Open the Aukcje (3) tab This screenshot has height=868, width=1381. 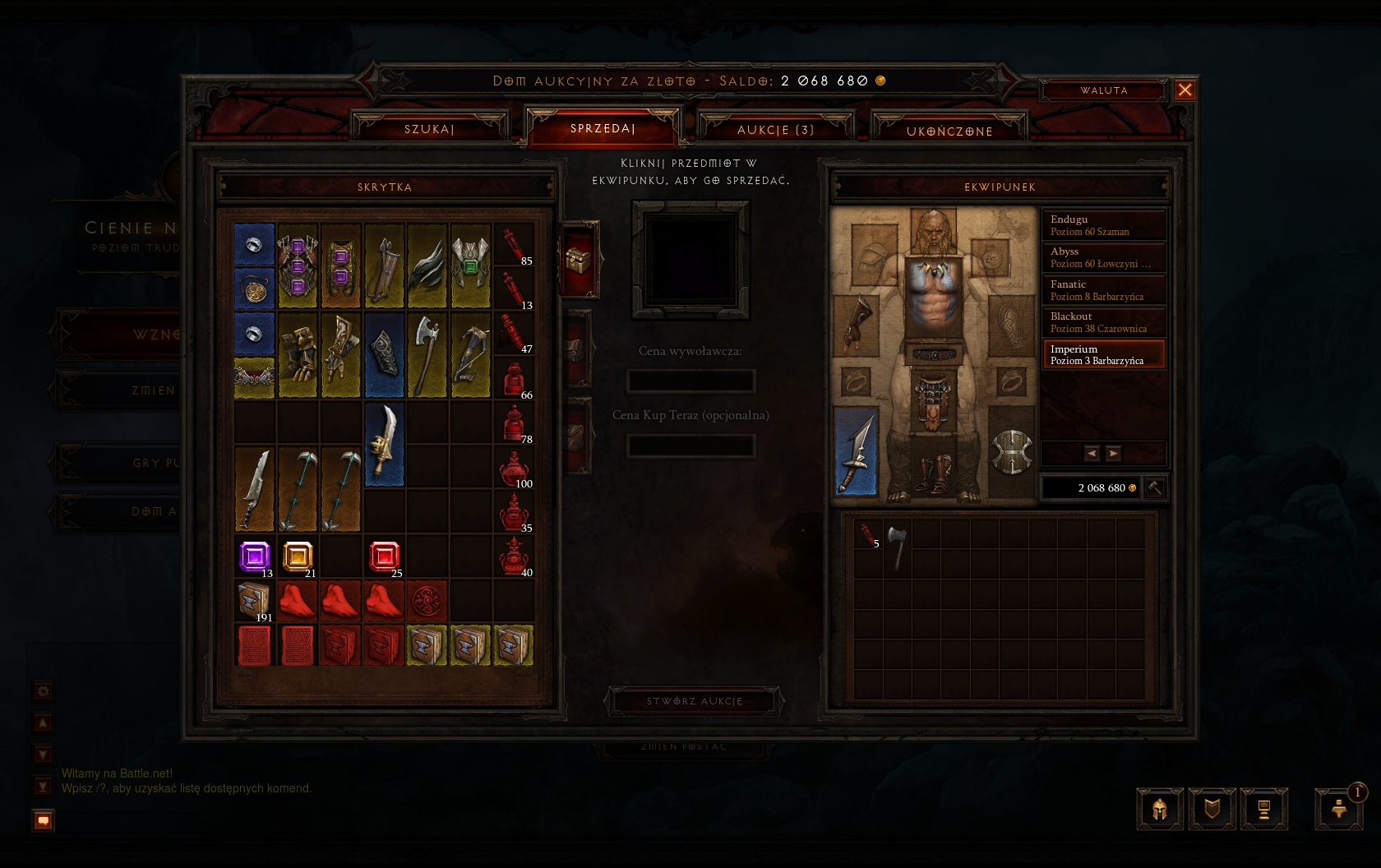(775, 130)
